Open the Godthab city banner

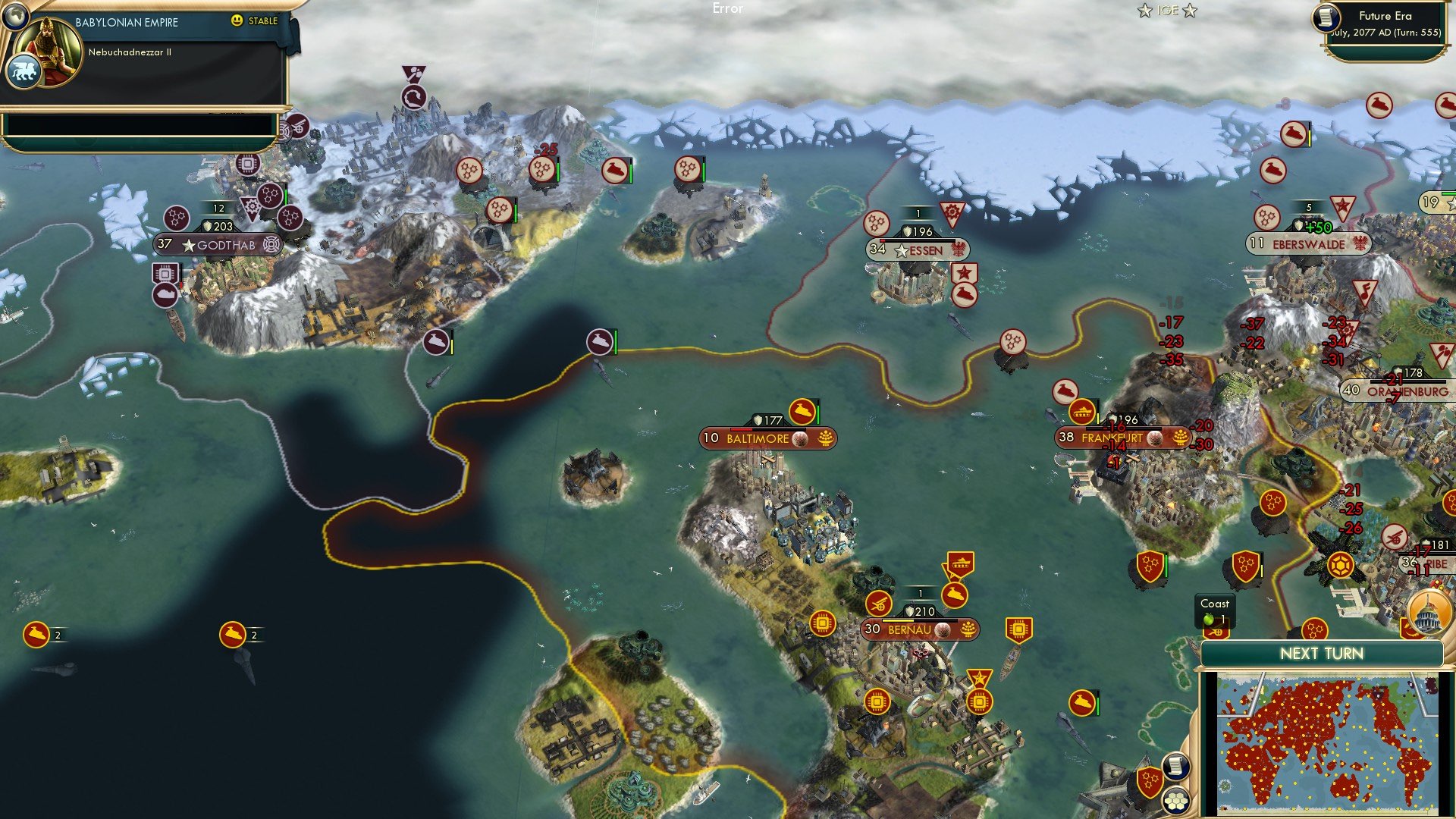click(218, 245)
